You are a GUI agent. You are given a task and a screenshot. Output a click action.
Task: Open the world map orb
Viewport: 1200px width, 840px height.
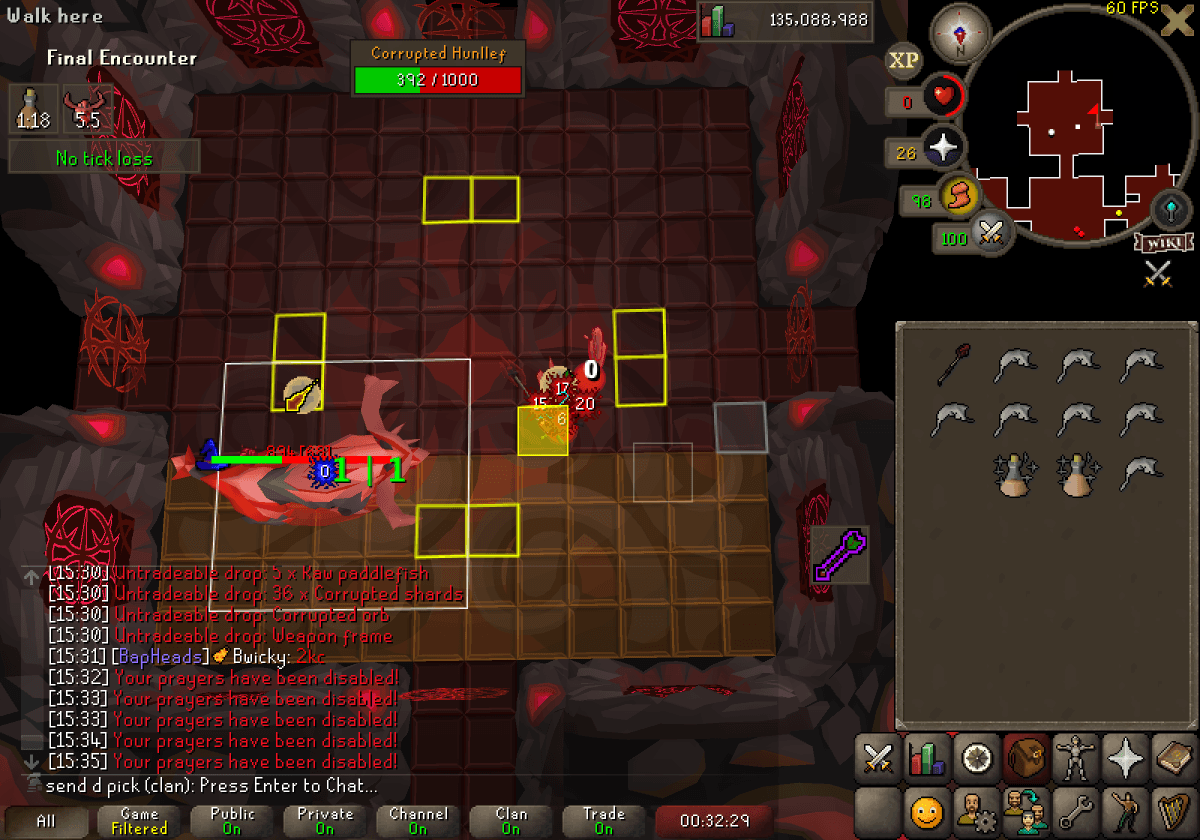coord(1169,209)
